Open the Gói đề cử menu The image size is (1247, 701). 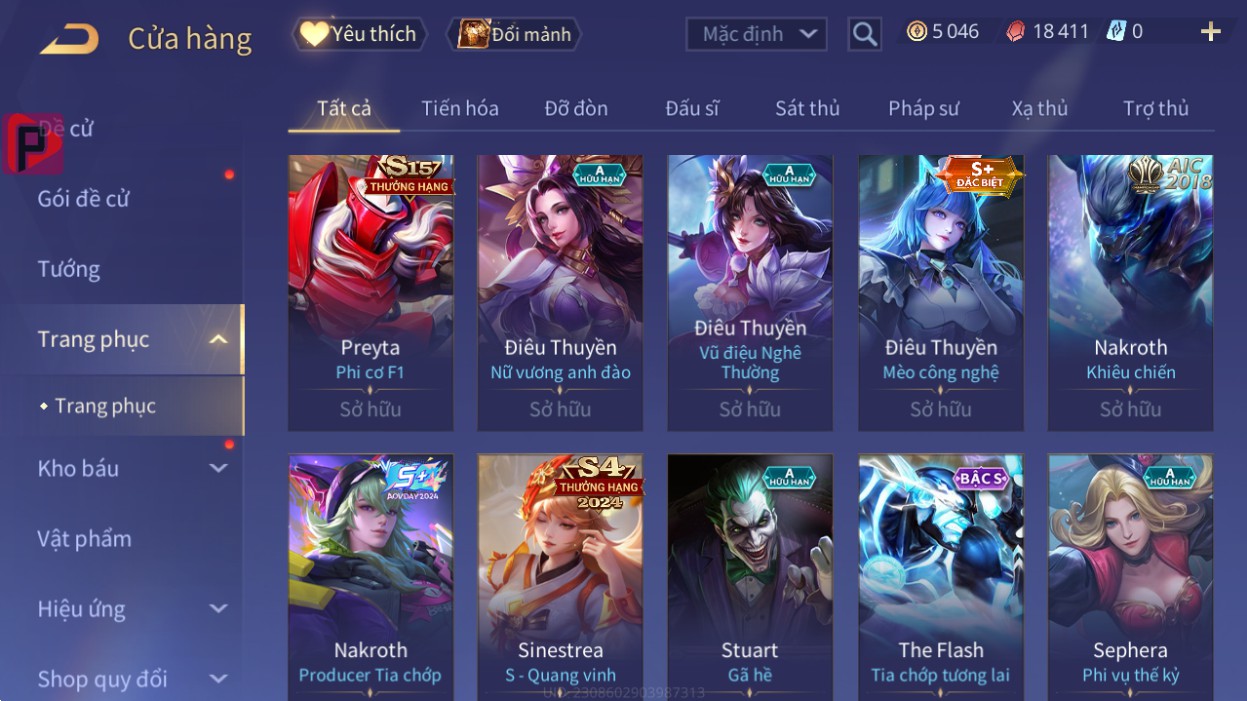pos(84,199)
